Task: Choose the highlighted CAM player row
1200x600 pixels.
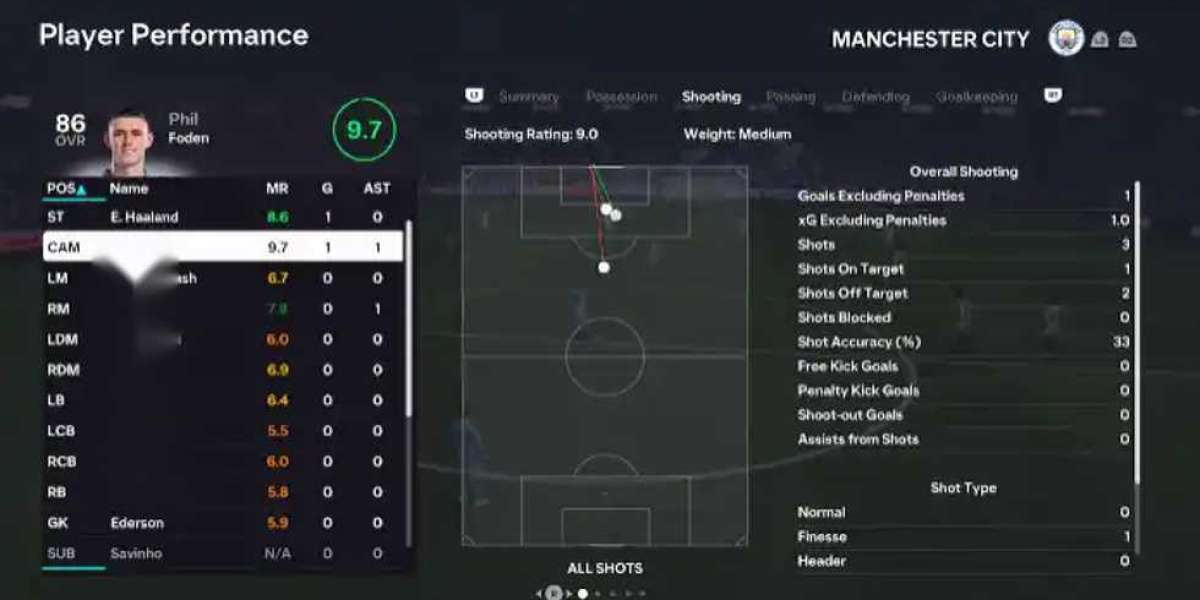Action: click(x=222, y=247)
